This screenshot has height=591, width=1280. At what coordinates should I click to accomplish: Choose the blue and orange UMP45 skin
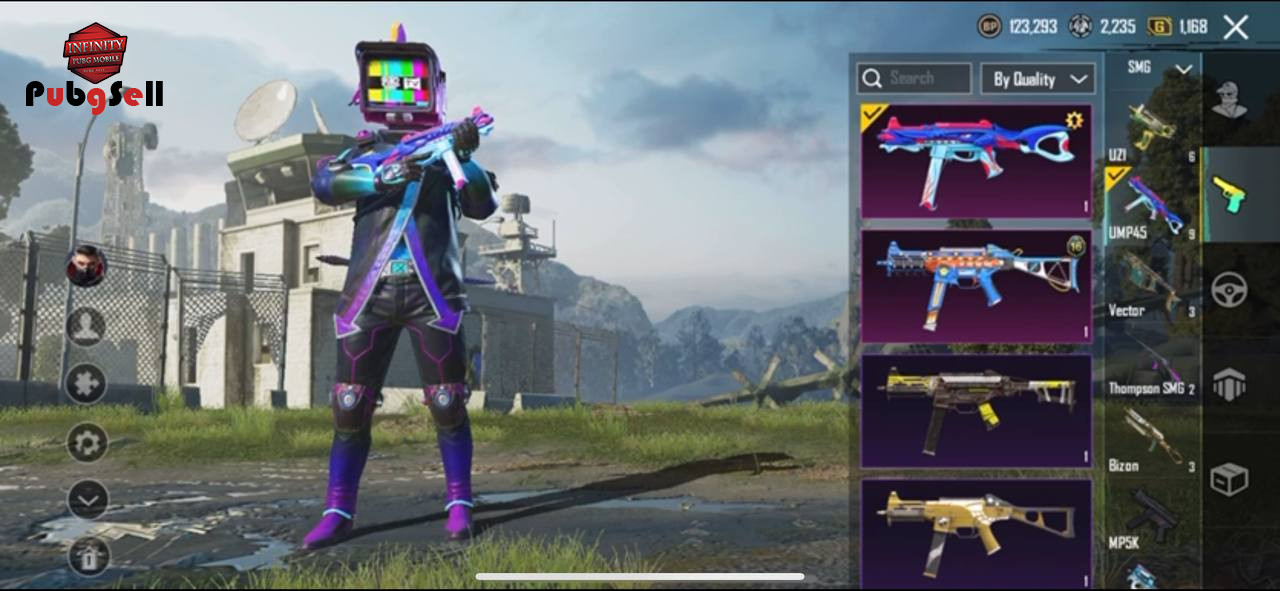click(975, 286)
